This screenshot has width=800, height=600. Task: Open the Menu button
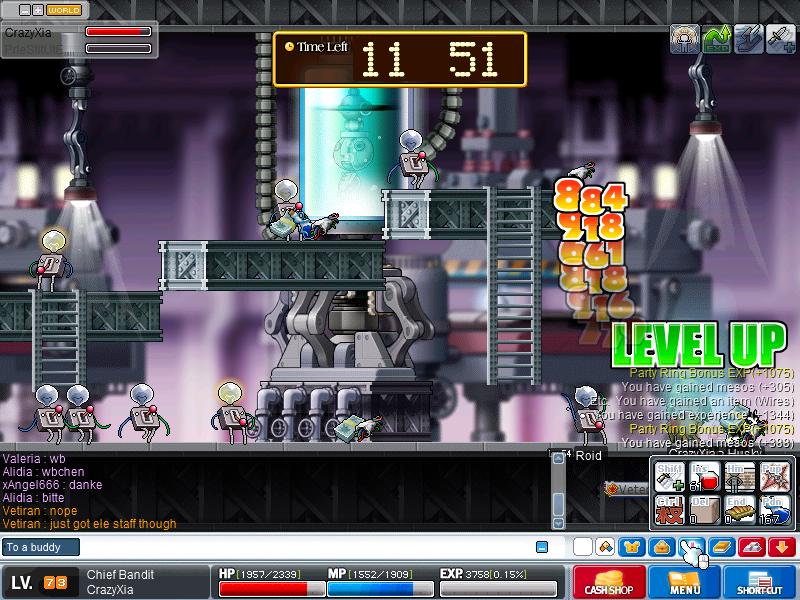[x=685, y=582]
